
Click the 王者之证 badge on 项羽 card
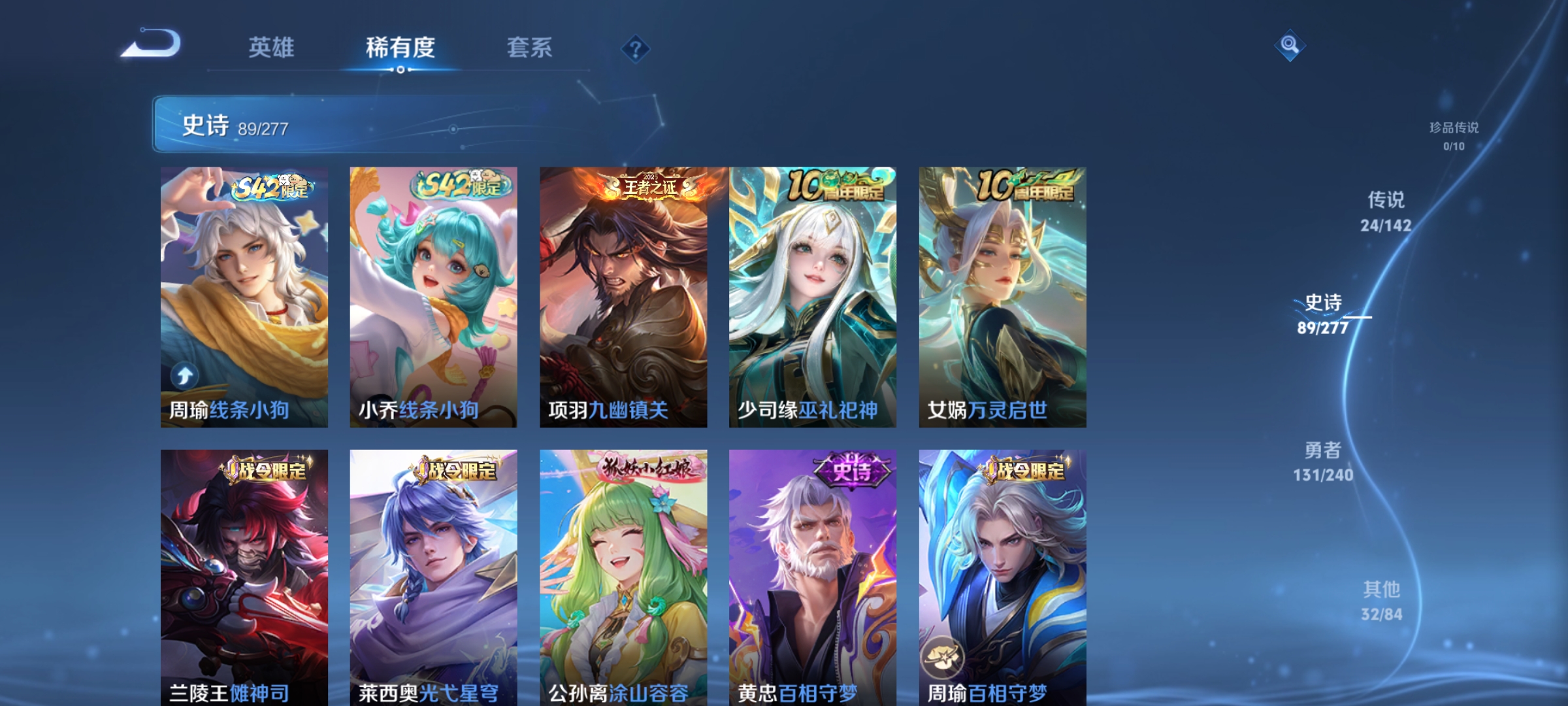pos(647,186)
